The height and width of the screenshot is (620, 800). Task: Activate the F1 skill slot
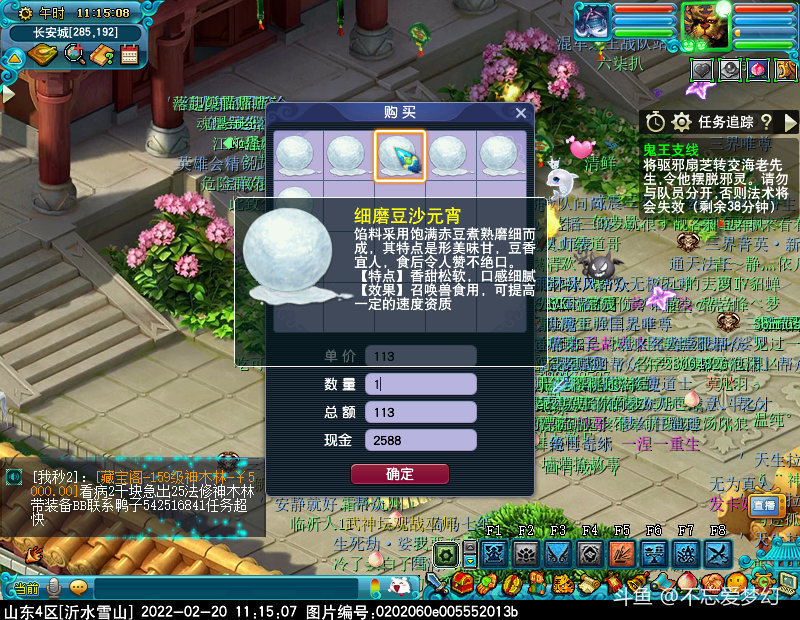pos(492,554)
